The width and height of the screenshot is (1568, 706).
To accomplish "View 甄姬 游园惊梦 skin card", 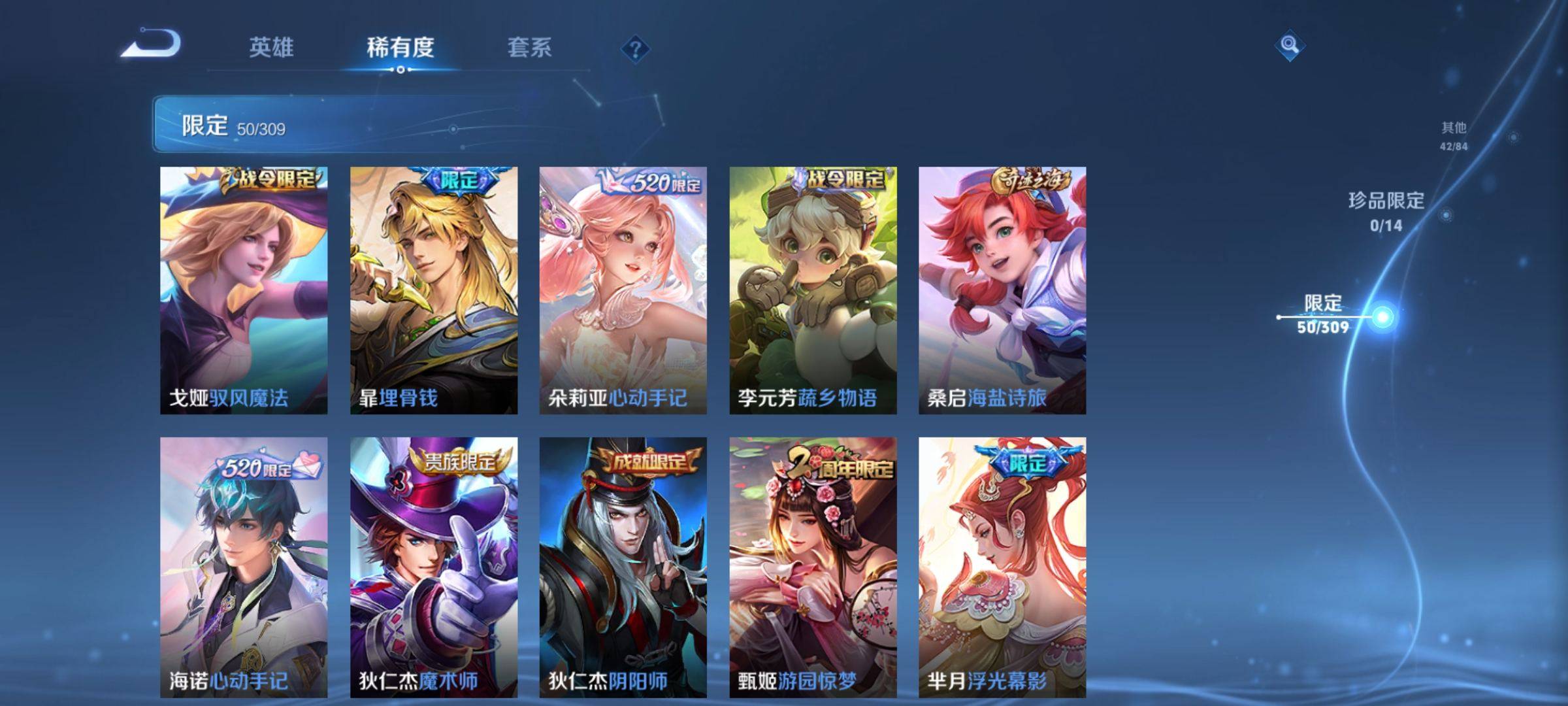I will pyautogui.click(x=813, y=566).
